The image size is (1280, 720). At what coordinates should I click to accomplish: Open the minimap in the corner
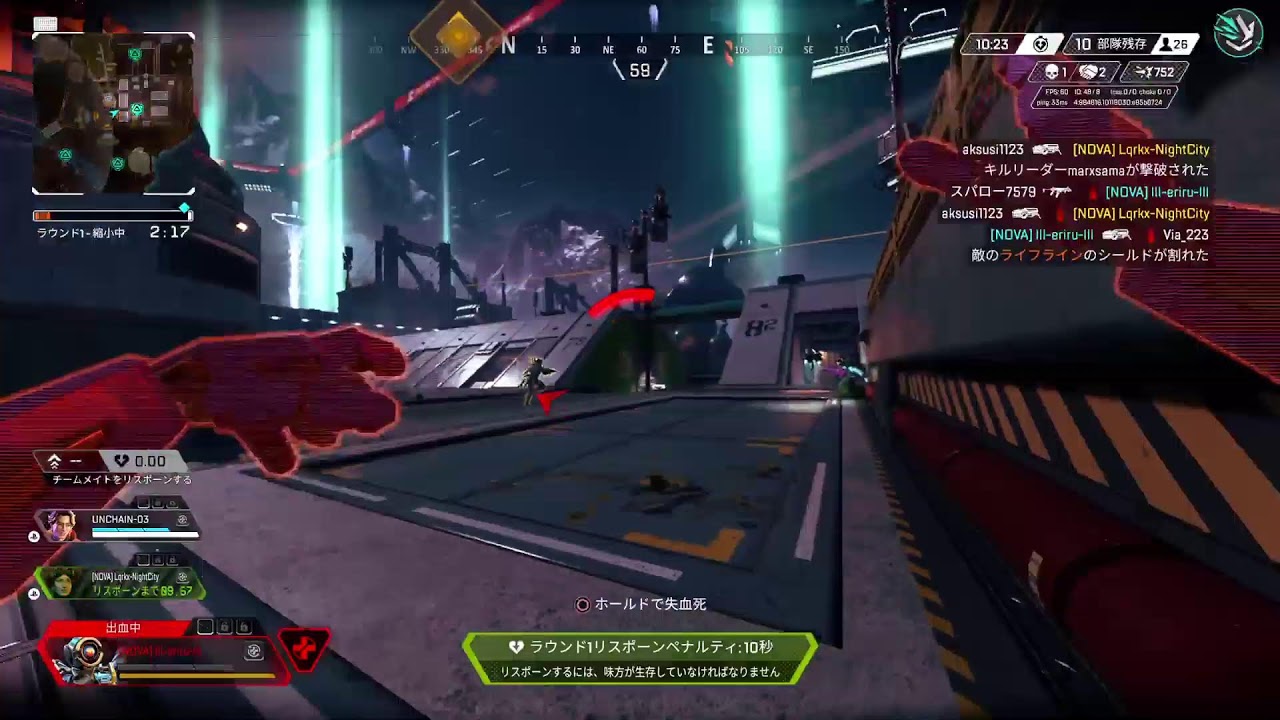click(x=113, y=113)
